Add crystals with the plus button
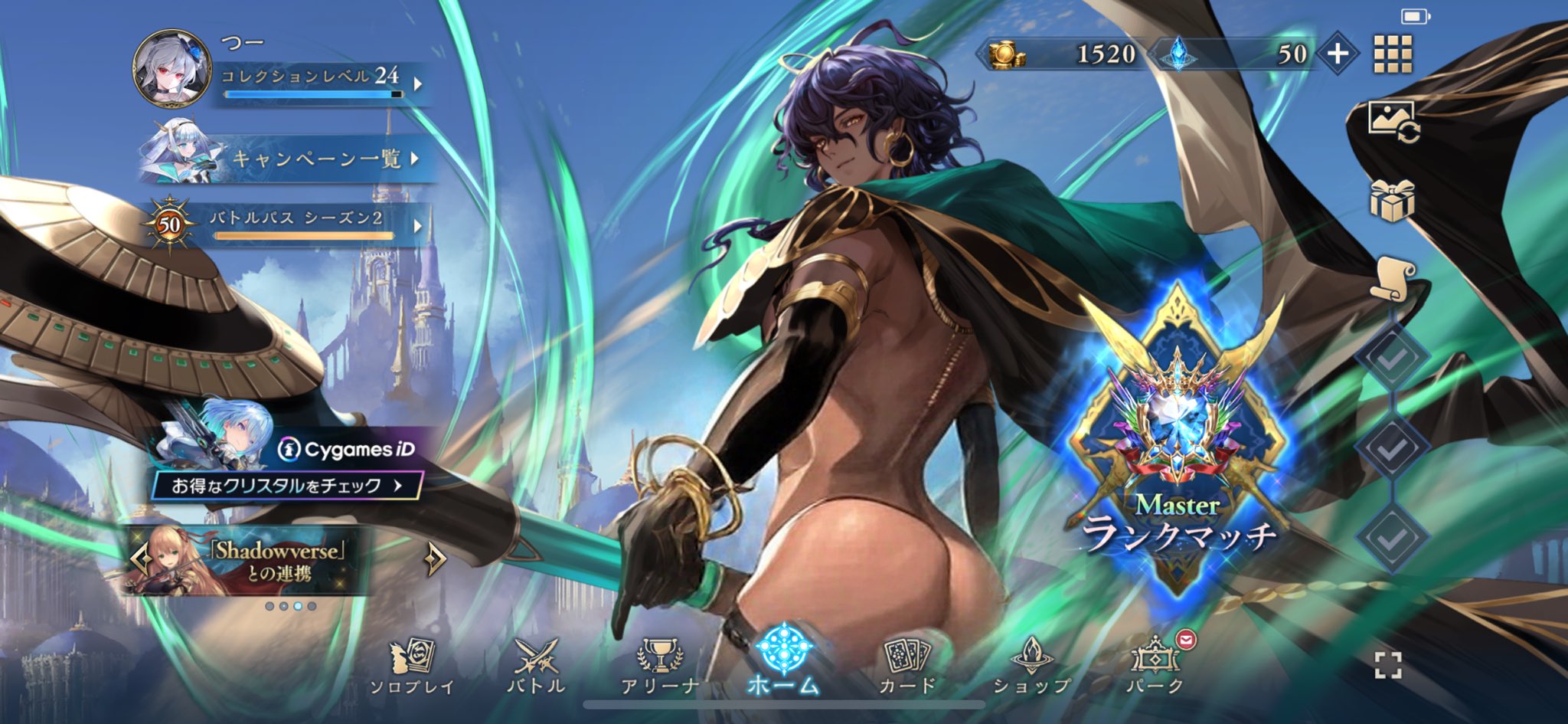The image size is (1568, 724). pyautogui.click(x=1337, y=54)
